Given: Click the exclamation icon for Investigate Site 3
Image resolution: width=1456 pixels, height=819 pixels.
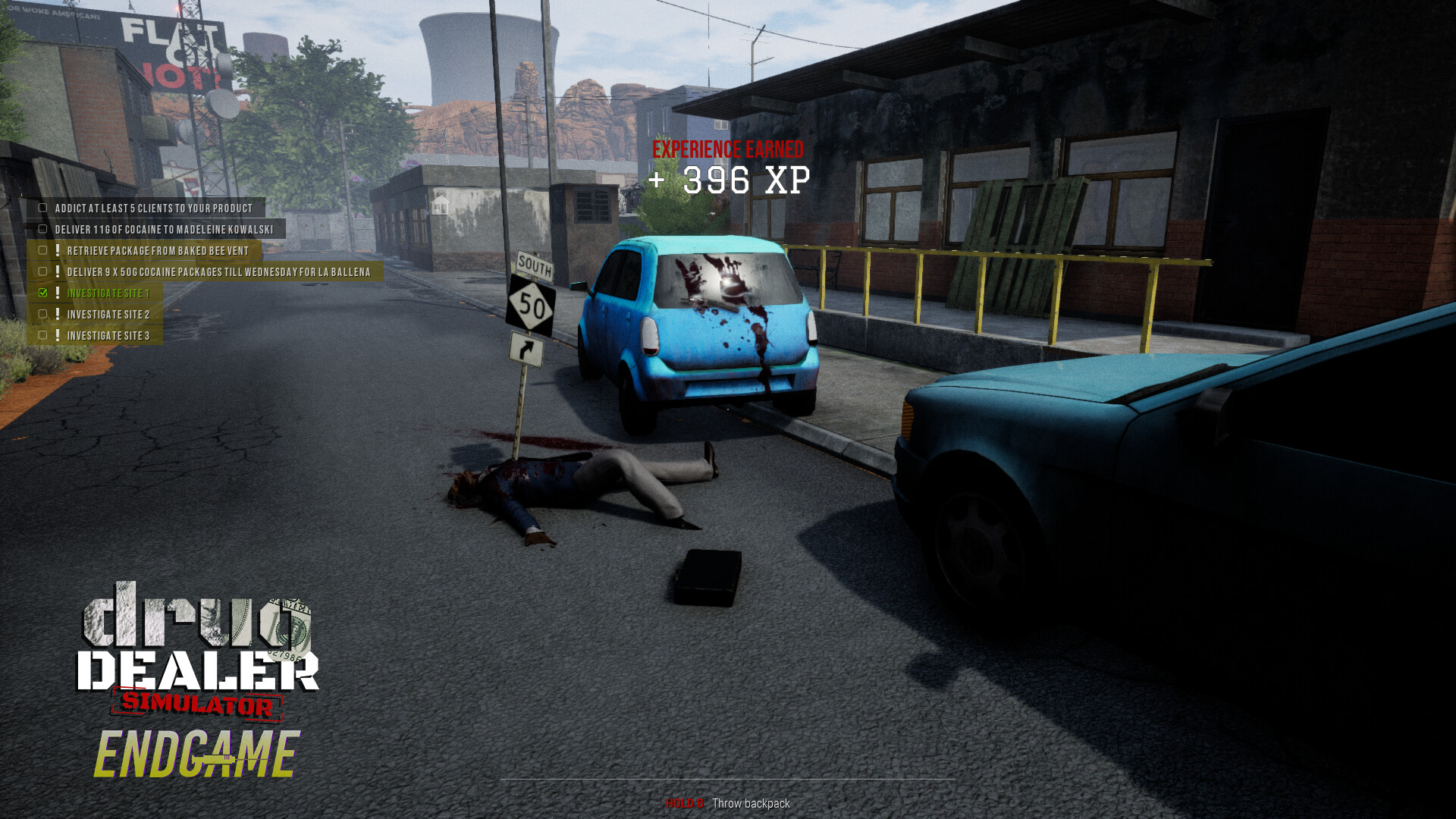Looking at the screenshot, I should tap(58, 336).
